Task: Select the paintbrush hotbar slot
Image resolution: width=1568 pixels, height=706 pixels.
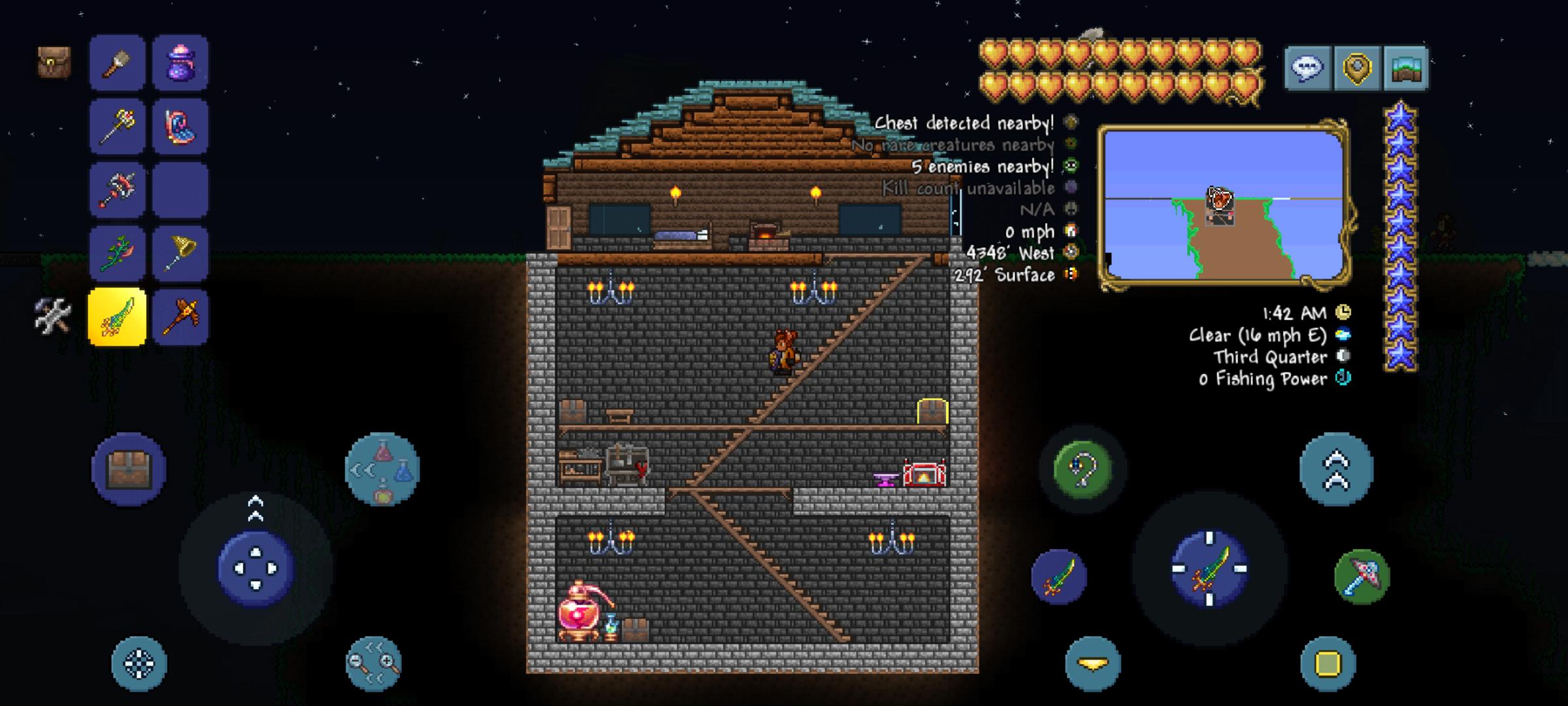Action: 117,63
